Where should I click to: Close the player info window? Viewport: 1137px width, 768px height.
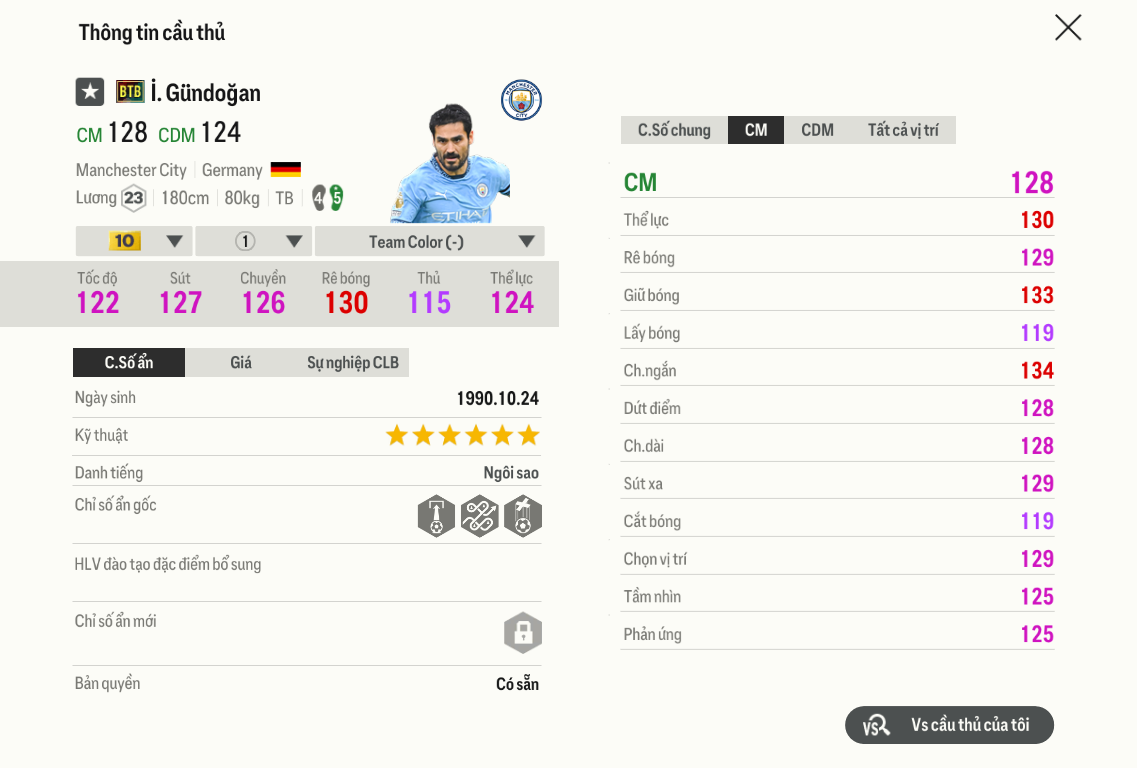pyautogui.click(x=1068, y=28)
